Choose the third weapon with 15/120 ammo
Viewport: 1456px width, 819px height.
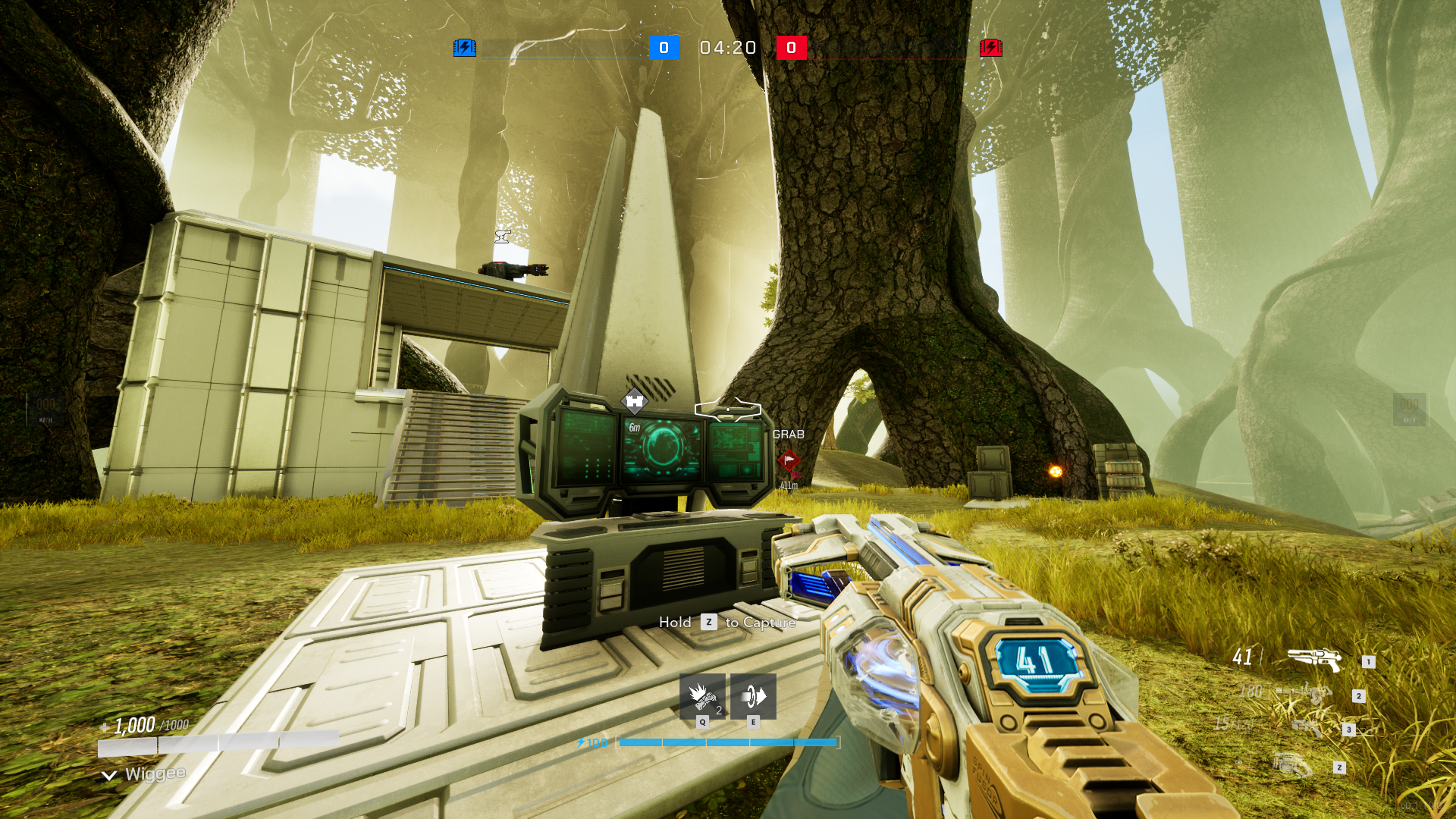(1306, 727)
